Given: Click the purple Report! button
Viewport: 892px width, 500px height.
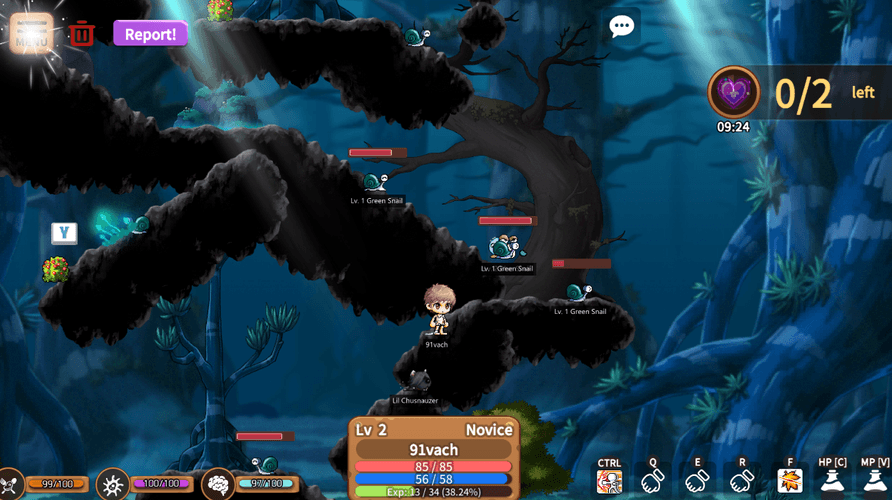Looking at the screenshot, I should coord(150,34).
